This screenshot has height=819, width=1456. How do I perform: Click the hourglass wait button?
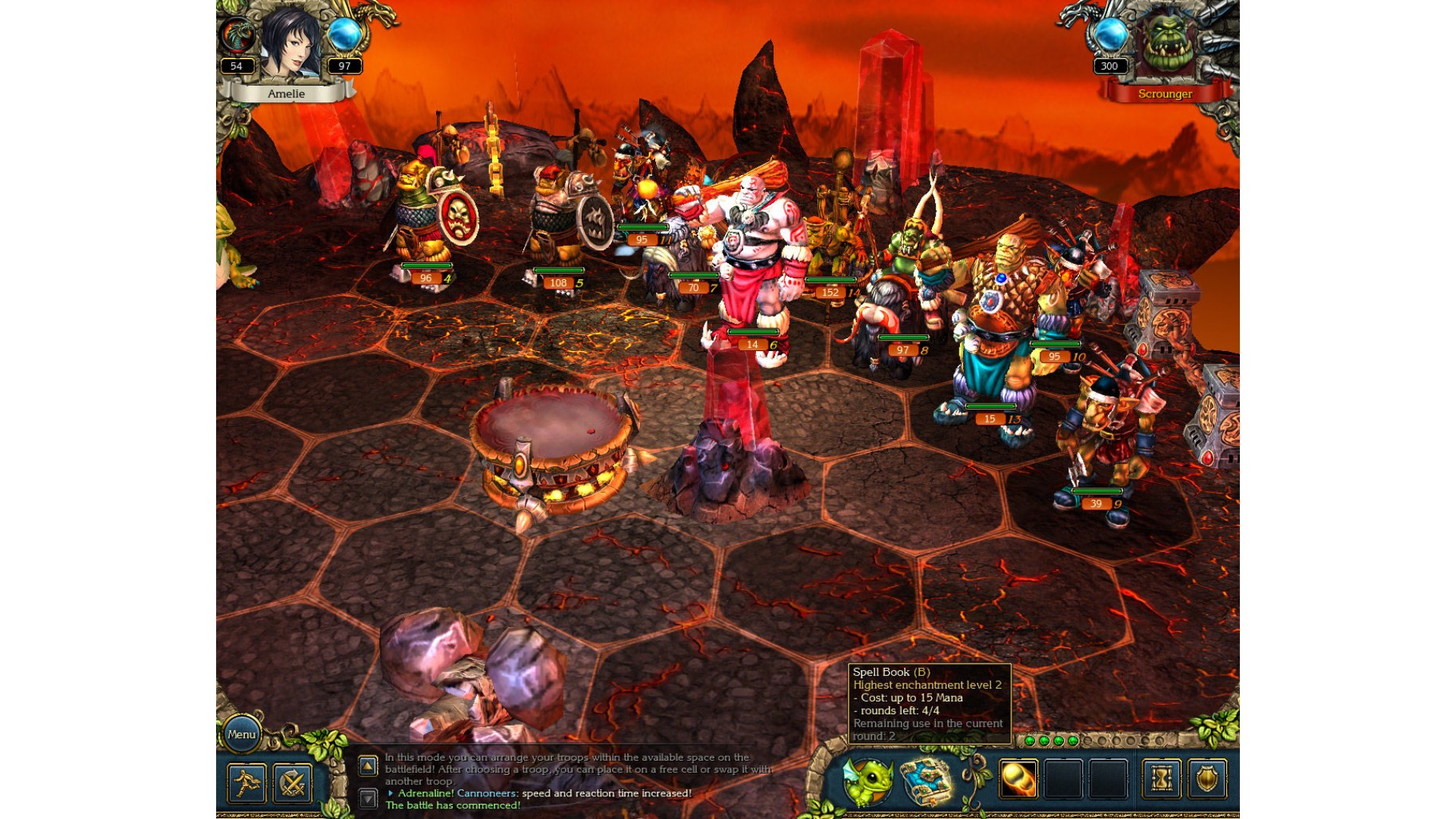pos(1161,779)
